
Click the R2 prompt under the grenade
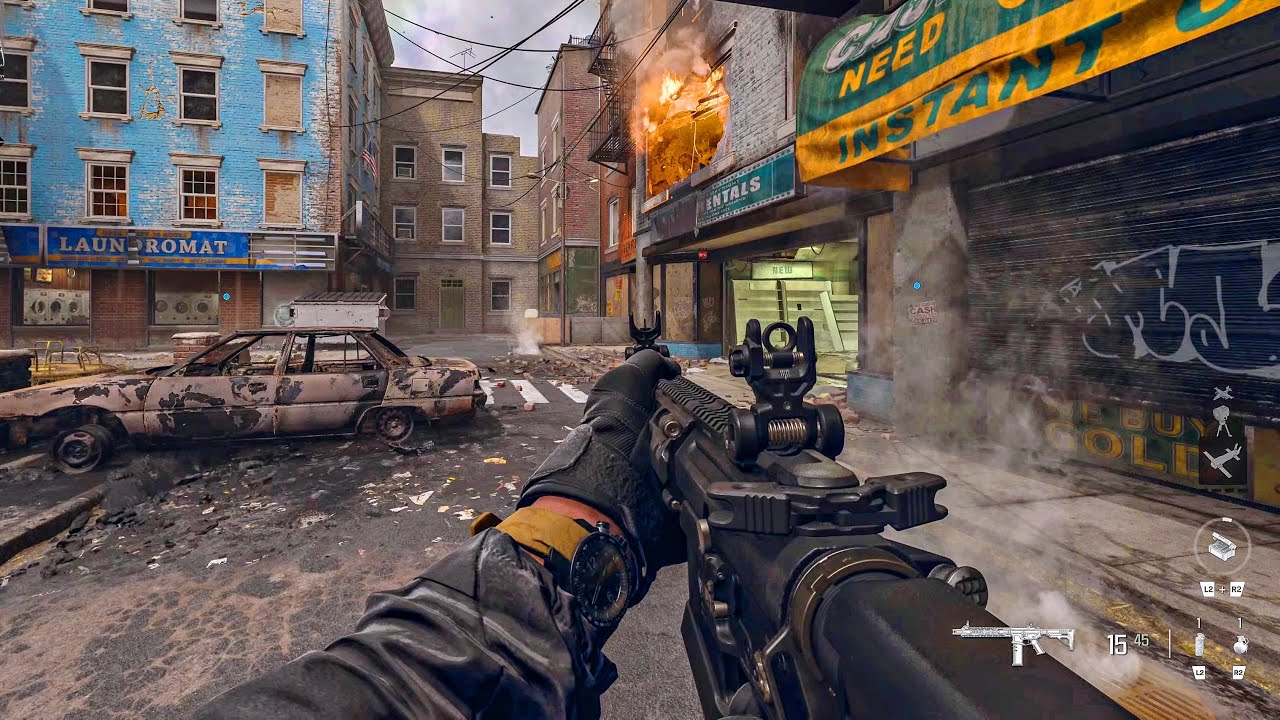[1239, 673]
